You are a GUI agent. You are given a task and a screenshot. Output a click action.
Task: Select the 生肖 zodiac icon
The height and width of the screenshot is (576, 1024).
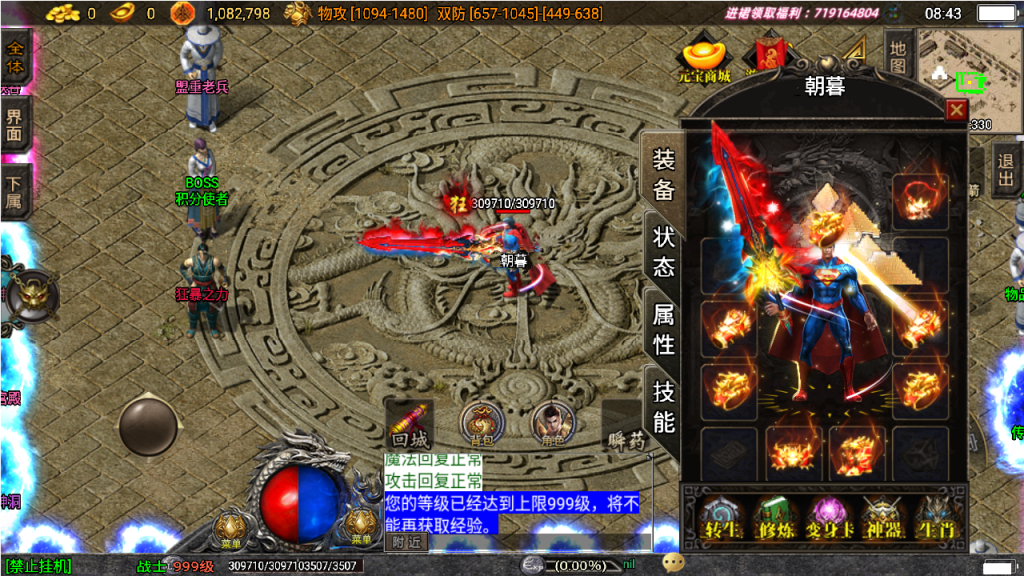coord(937,515)
